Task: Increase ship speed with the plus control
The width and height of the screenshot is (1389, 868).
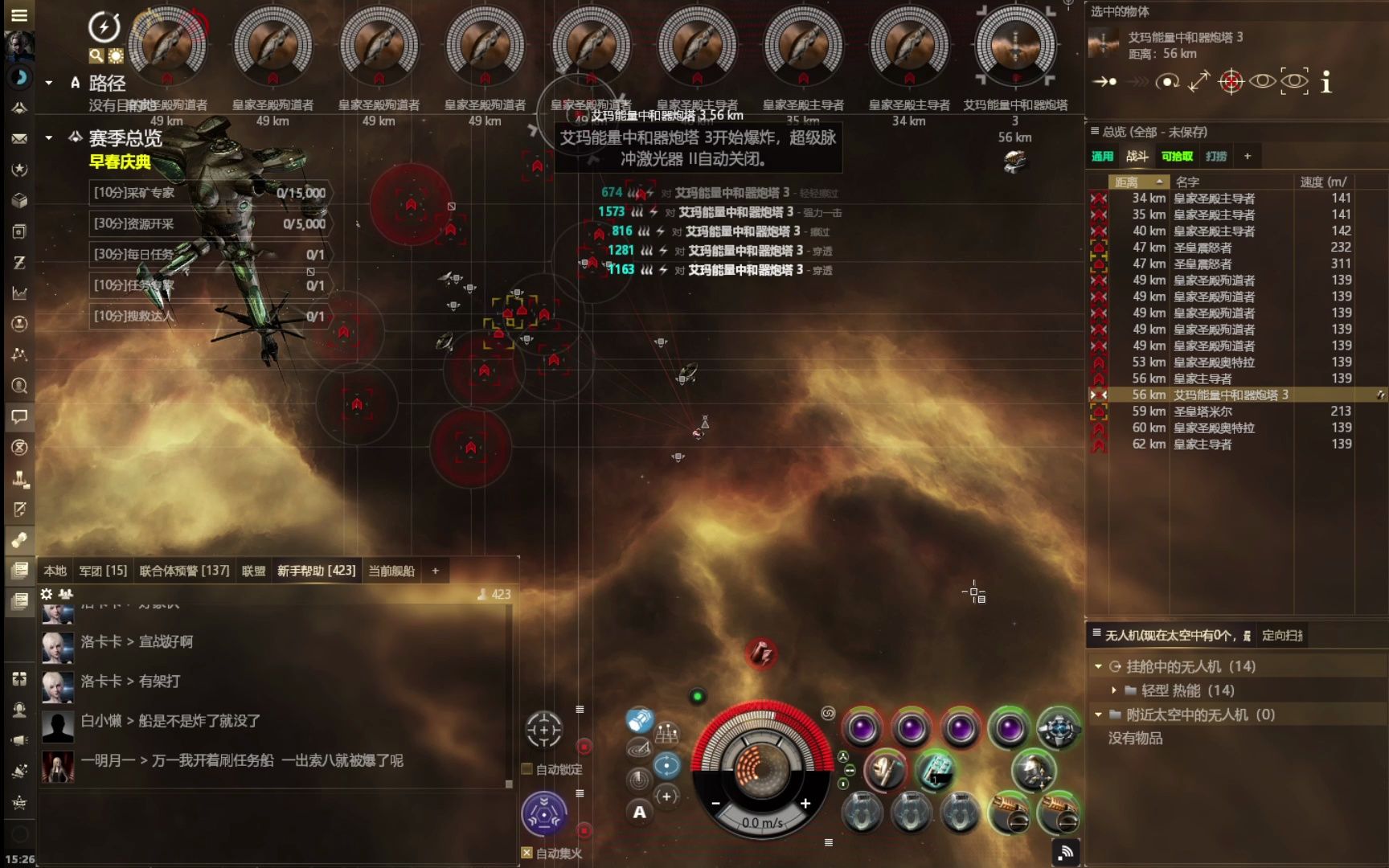Action: 804,802
